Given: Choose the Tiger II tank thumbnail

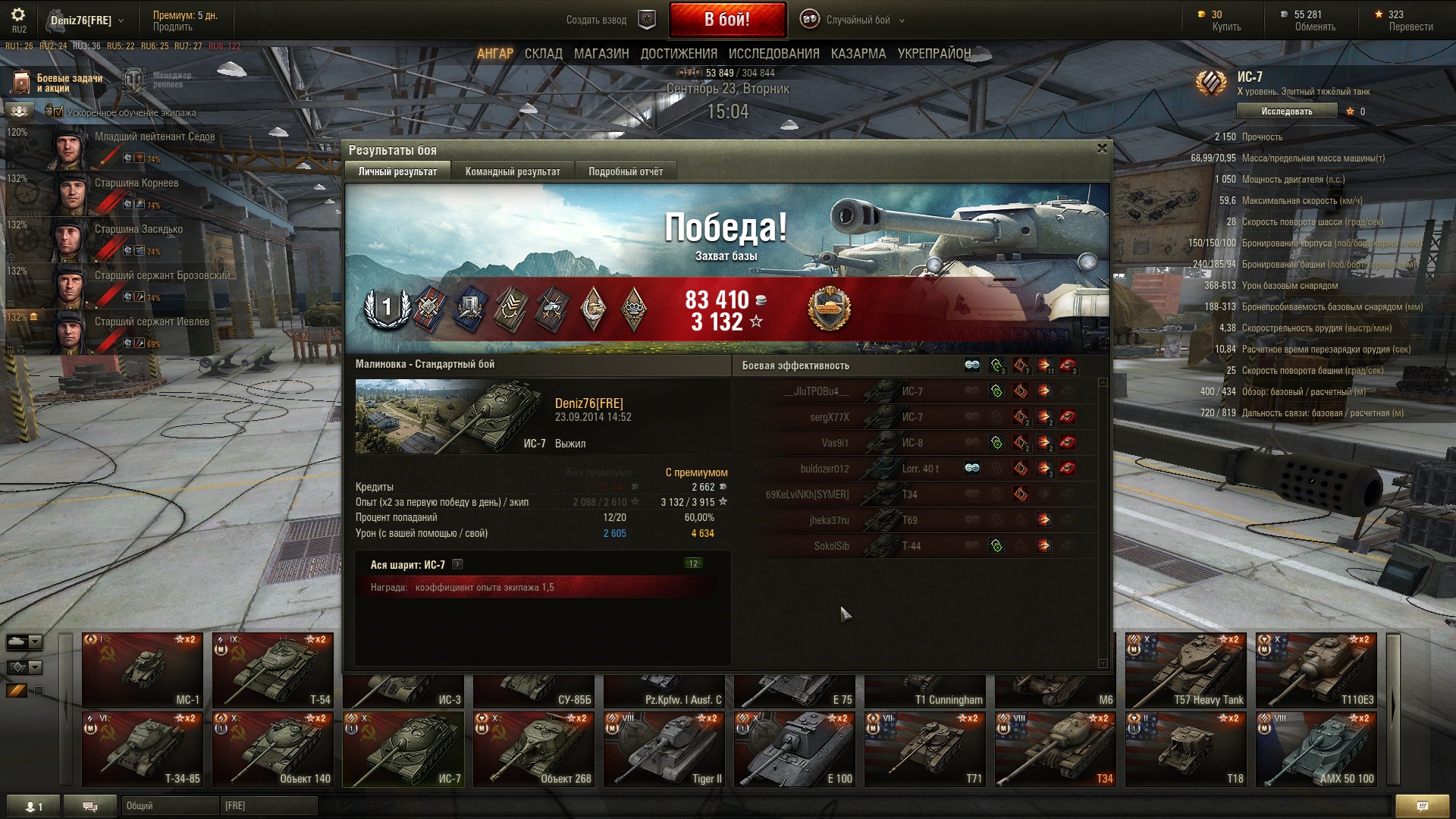Looking at the screenshot, I should pos(664,748).
